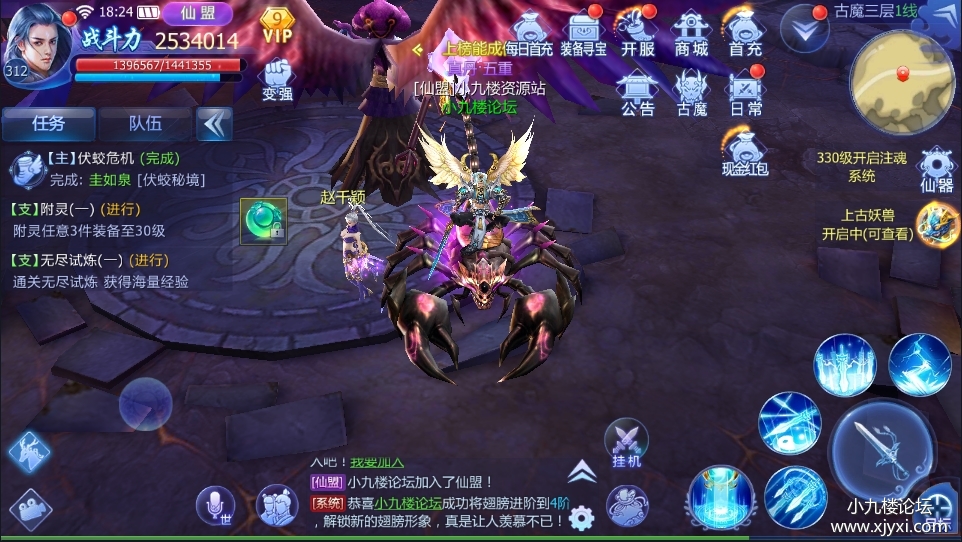
Task: Collapse the quest panel with the double-arrow button
Action: [214, 124]
